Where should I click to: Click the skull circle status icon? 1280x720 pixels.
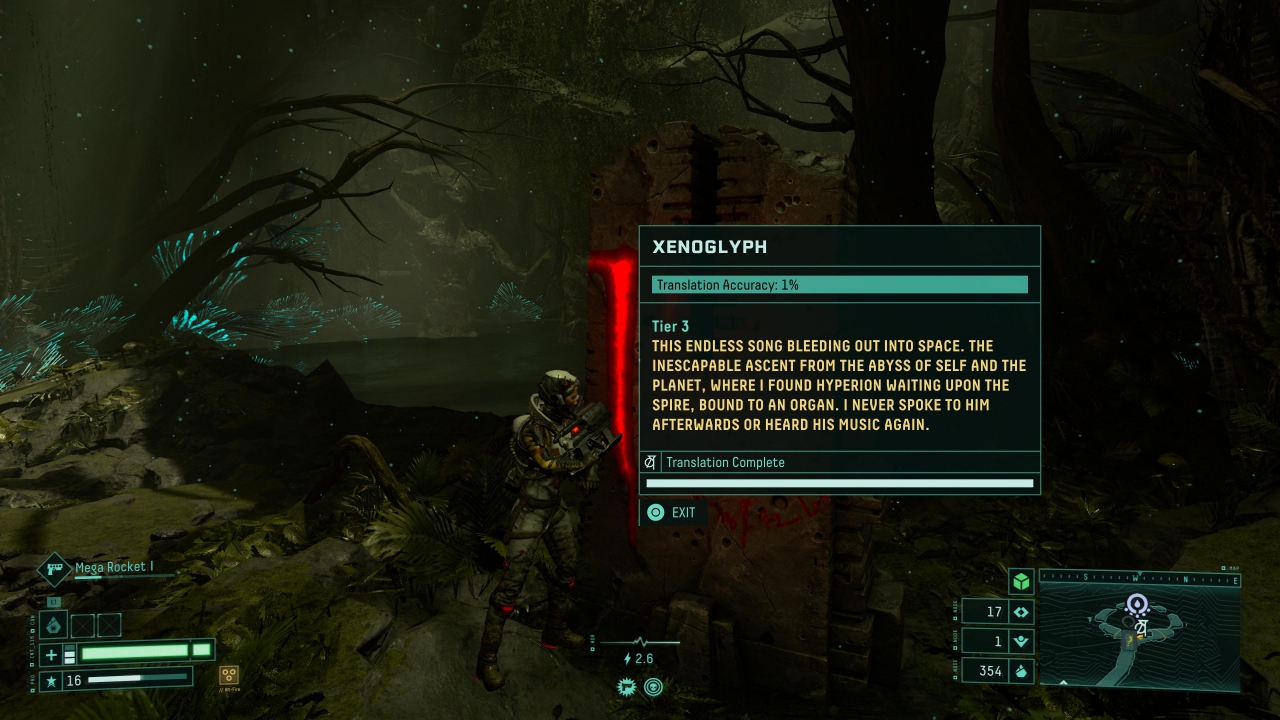653,687
